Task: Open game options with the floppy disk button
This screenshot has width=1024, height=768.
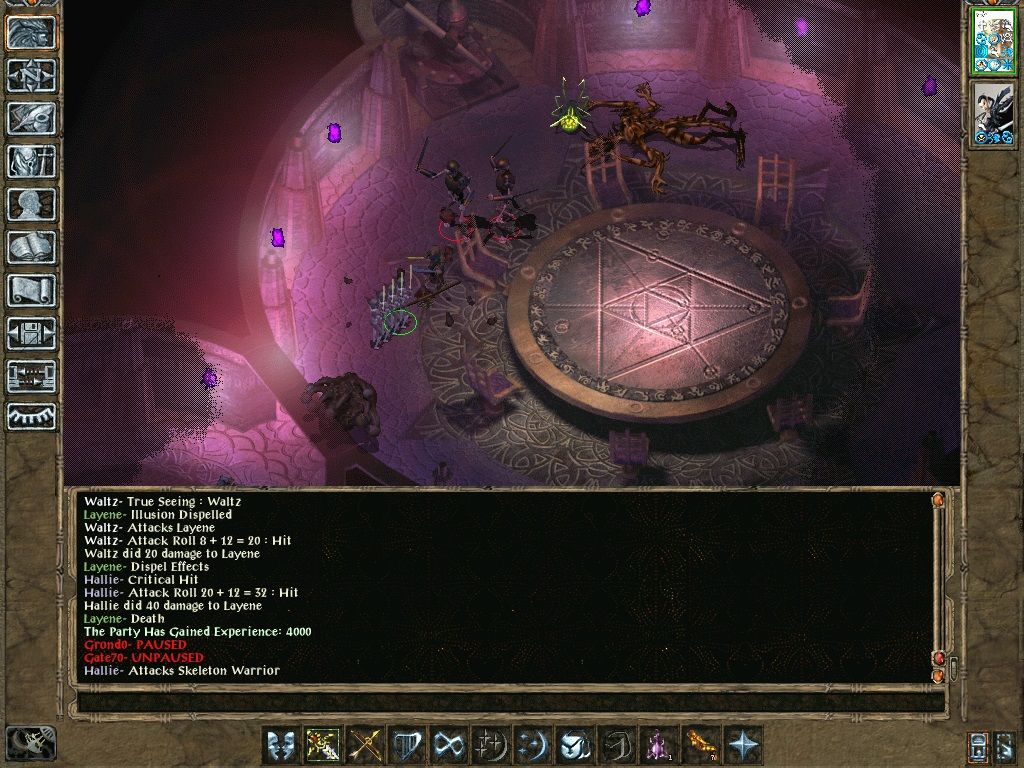Action: click(31, 333)
